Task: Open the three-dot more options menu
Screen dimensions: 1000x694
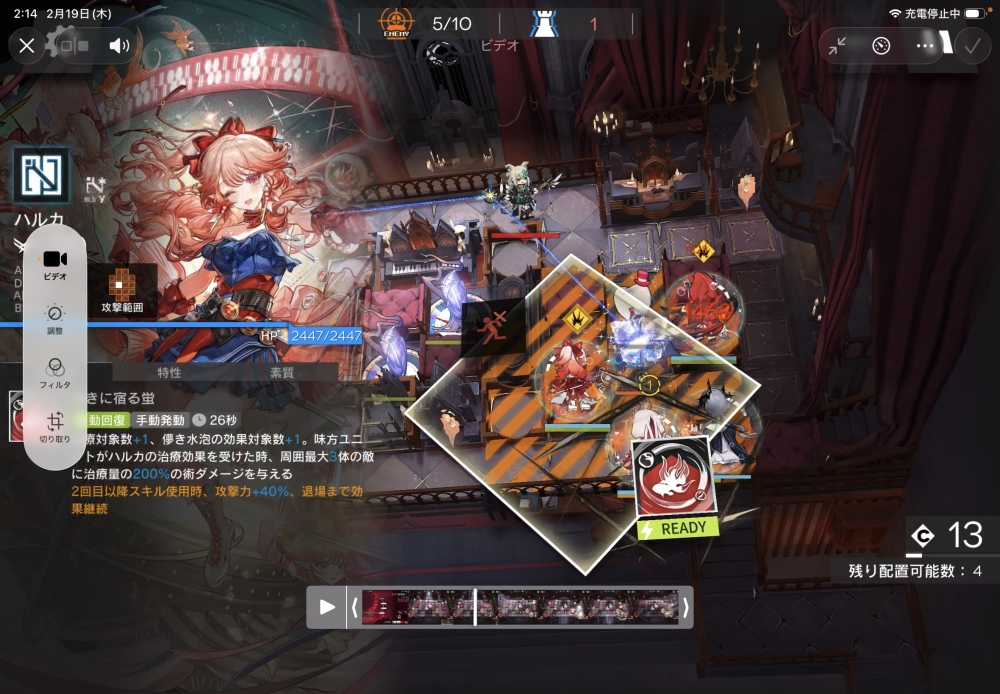Action: (x=925, y=45)
